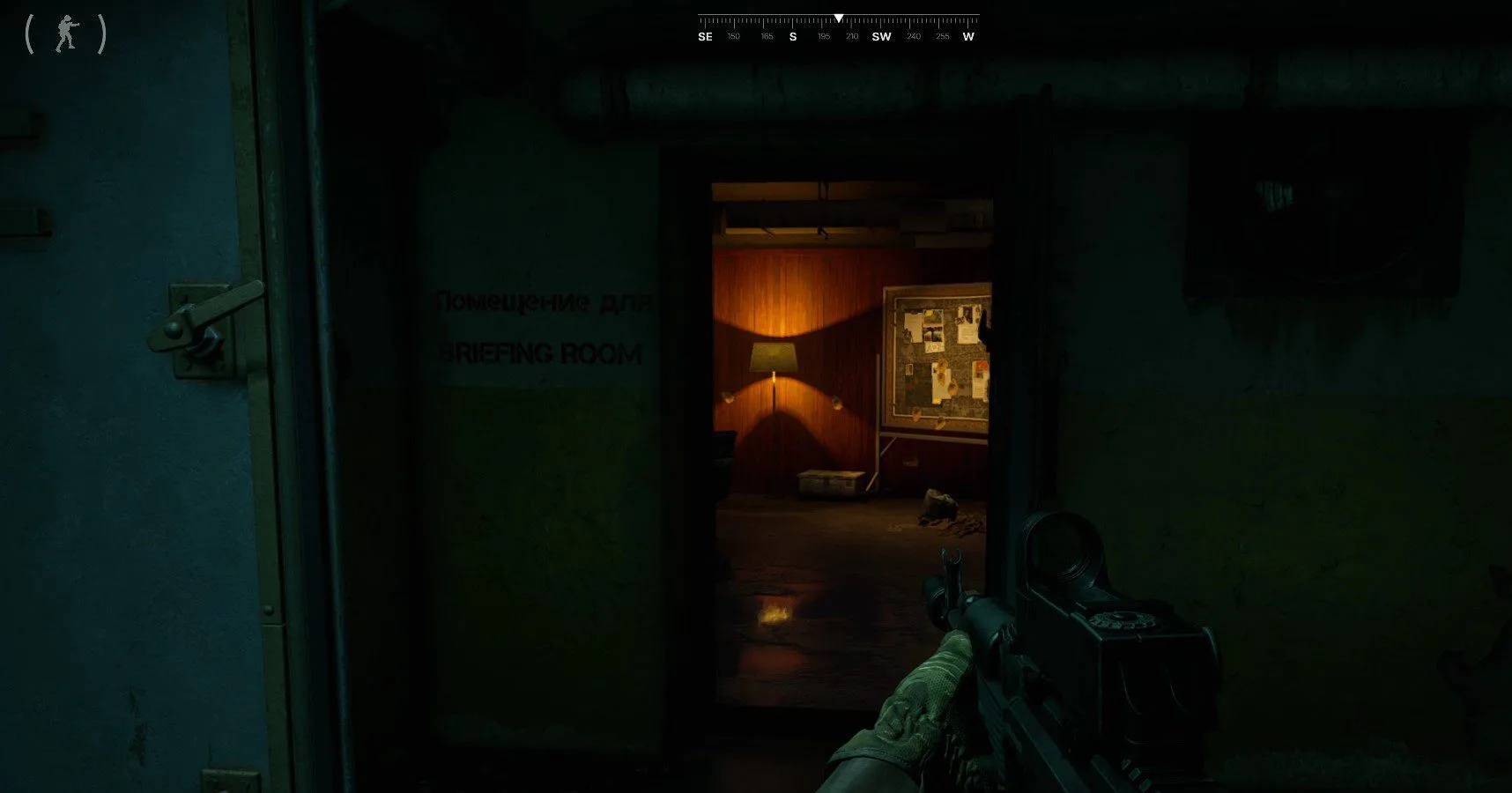Click the soldier stance indicator icon
Viewport: 1512px width, 793px height.
[66, 34]
